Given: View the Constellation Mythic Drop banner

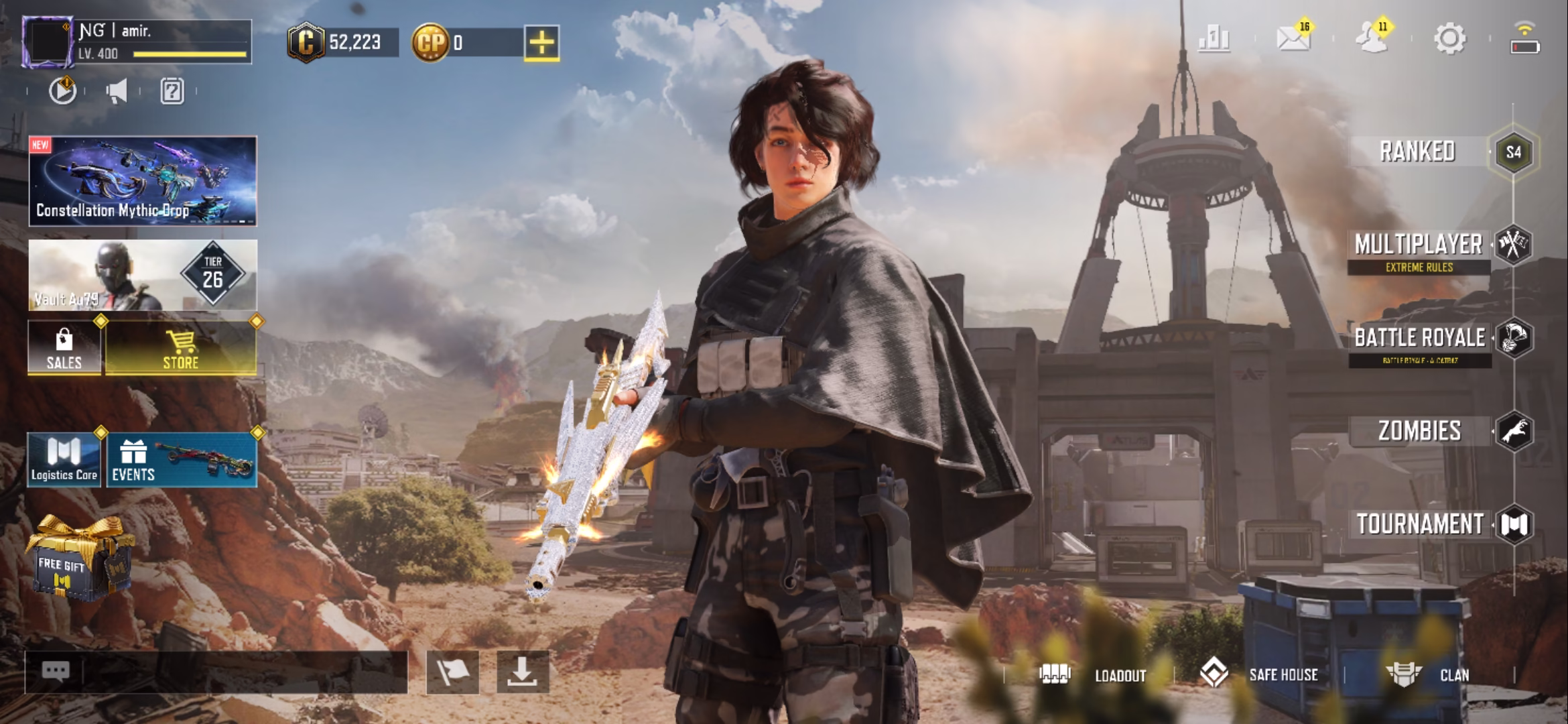Looking at the screenshot, I should click(143, 180).
